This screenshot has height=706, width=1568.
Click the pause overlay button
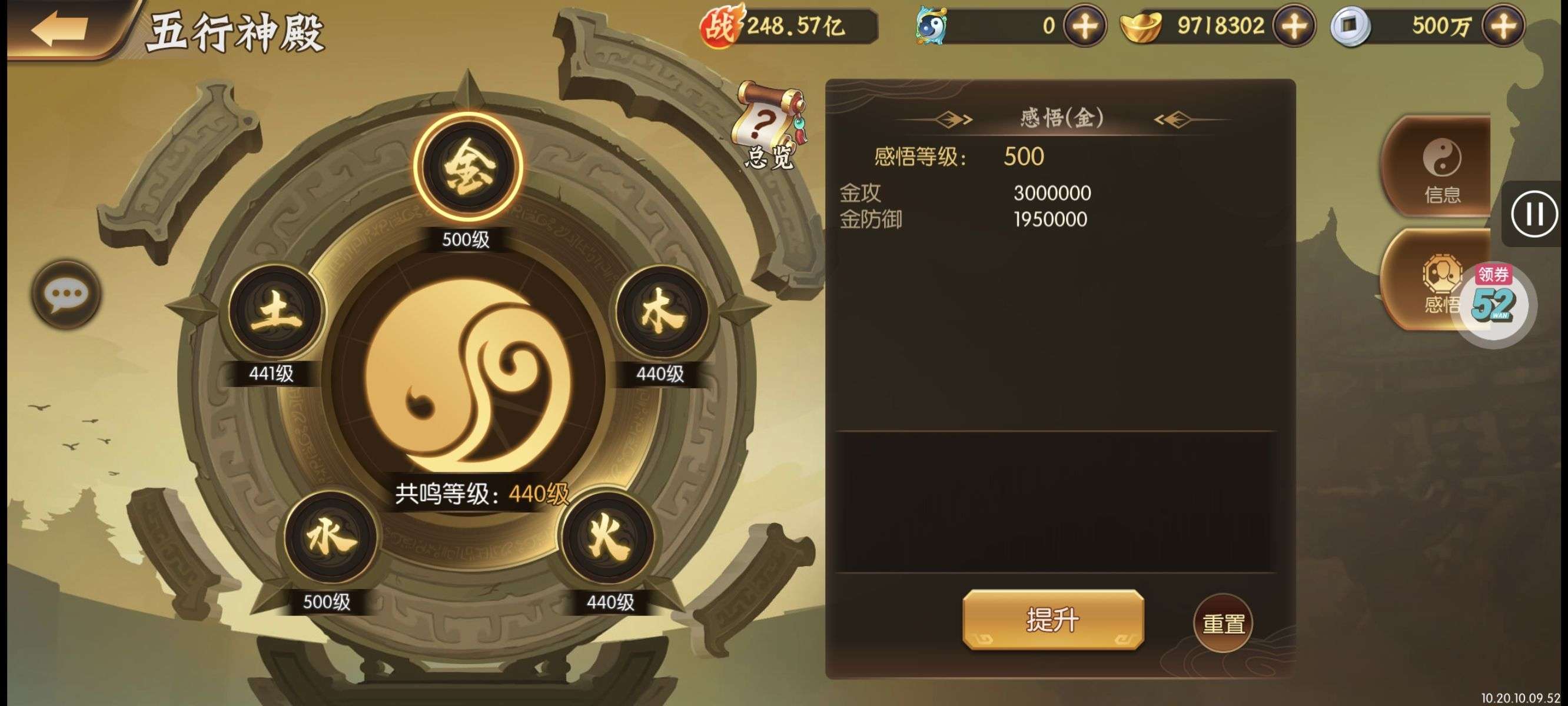coord(1534,214)
